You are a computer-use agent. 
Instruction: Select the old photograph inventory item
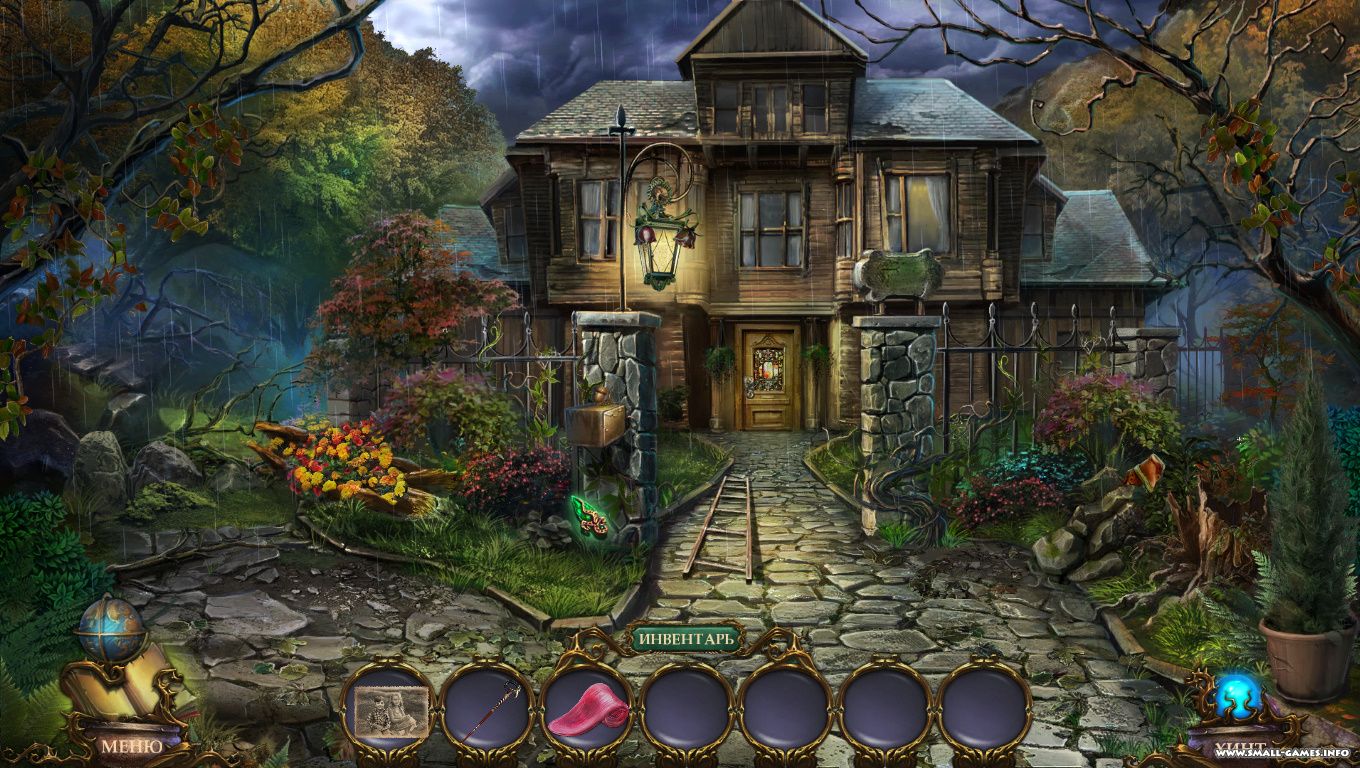(x=388, y=711)
